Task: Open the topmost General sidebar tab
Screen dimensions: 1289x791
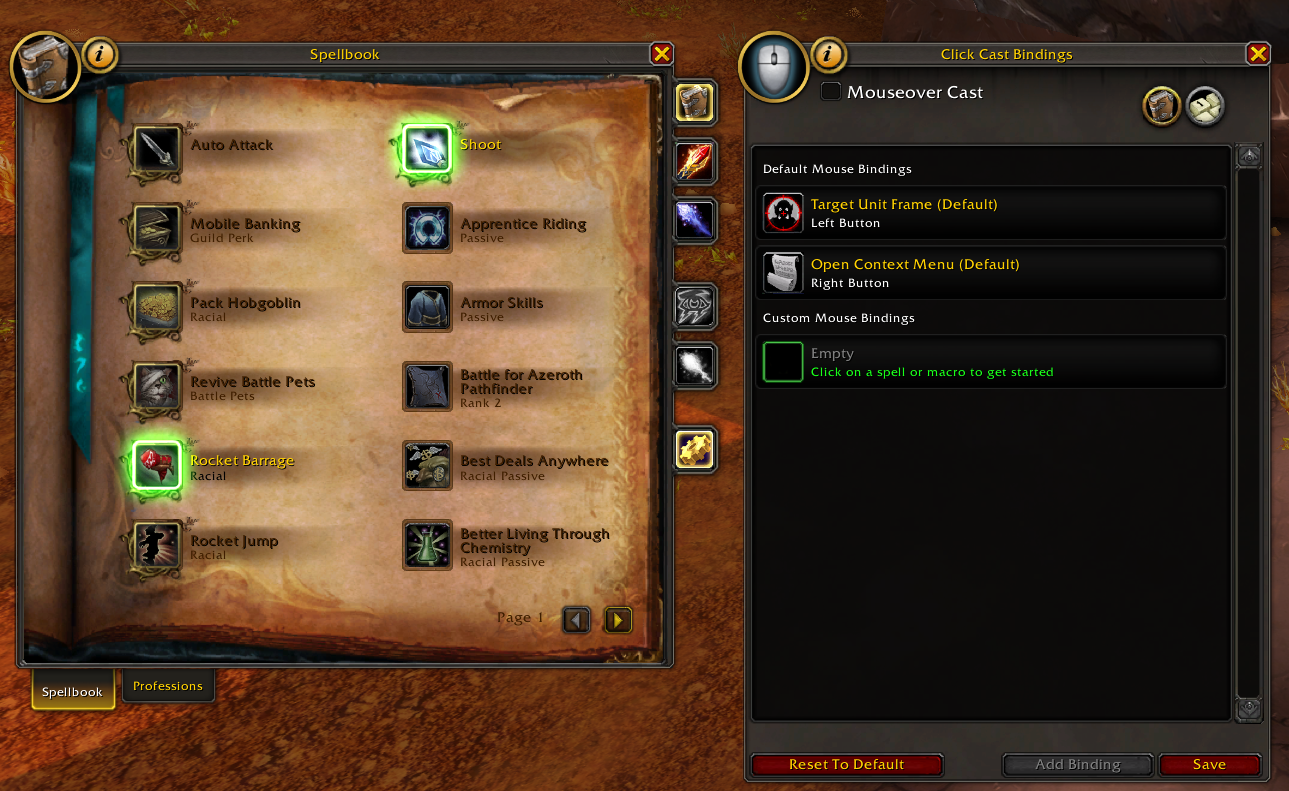Action: pyautogui.click(x=694, y=101)
